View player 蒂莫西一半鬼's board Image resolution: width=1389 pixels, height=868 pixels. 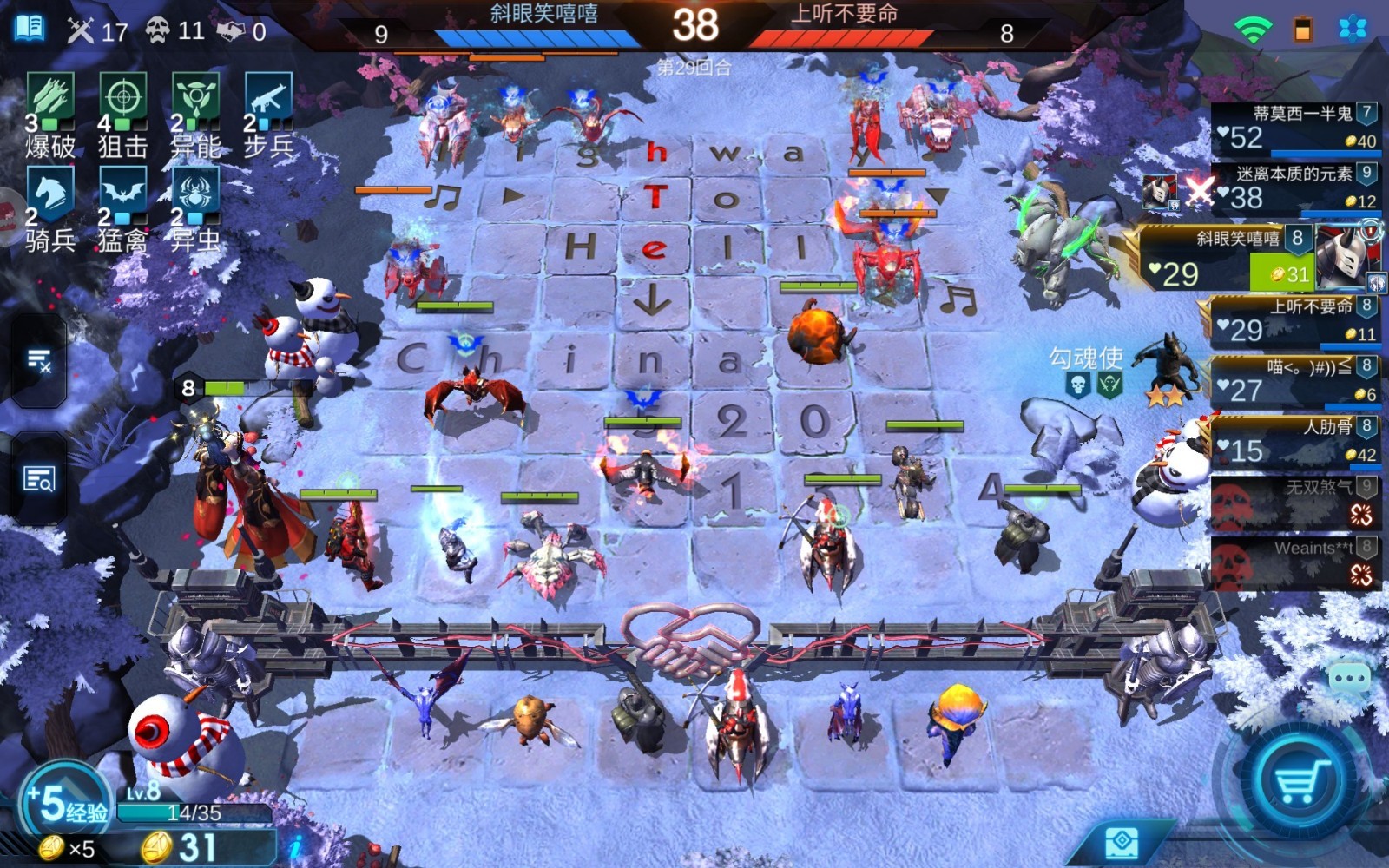(1294, 128)
